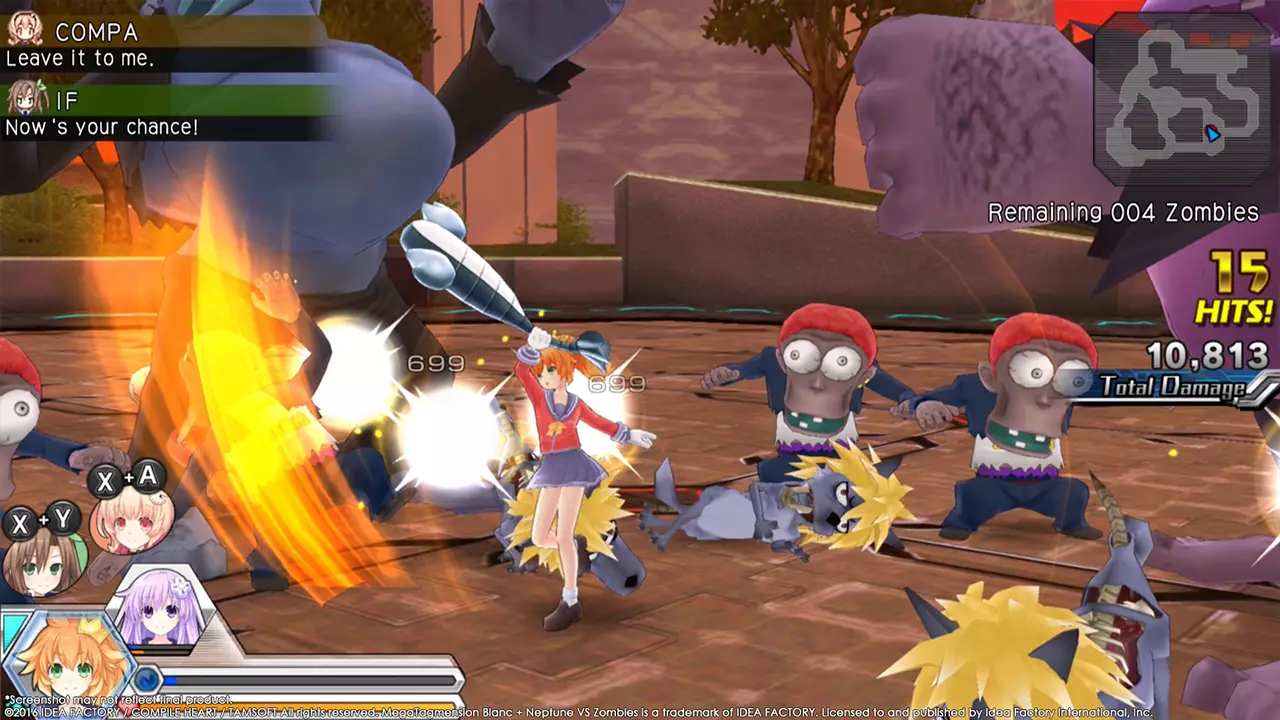Click the 699 damage number
The width and height of the screenshot is (1280, 720).
tap(435, 363)
